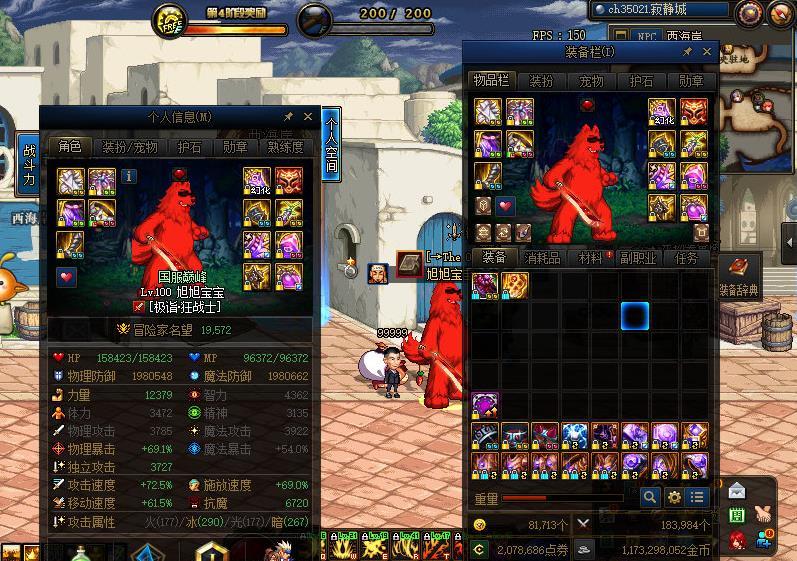Click the blue info icon in character panel
The width and height of the screenshot is (797, 561).
(x=129, y=176)
